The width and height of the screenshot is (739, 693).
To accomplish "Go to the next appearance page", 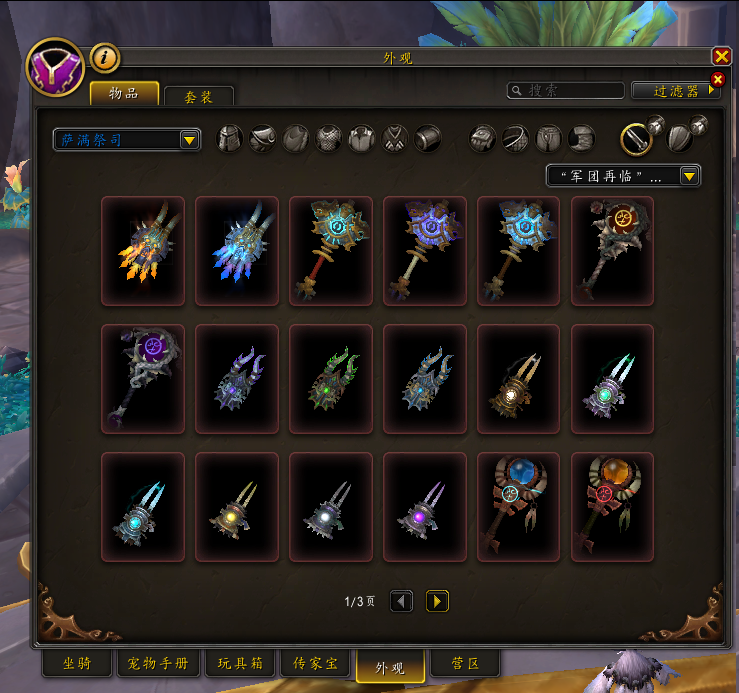I will click(437, 601).
